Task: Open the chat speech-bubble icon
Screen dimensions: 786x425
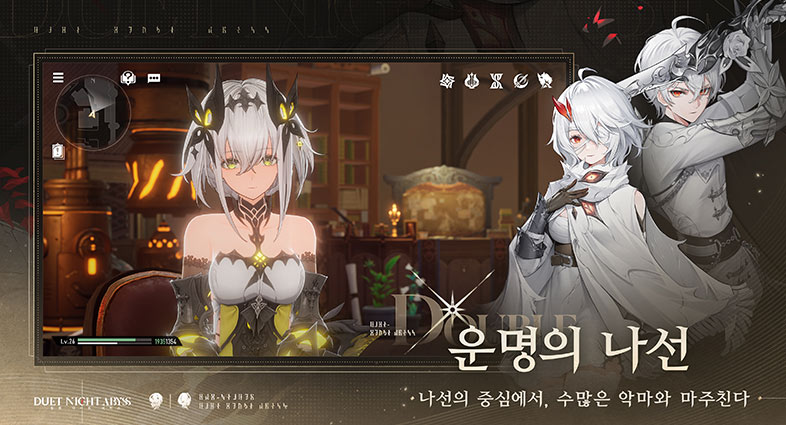Action: point(154,77)
